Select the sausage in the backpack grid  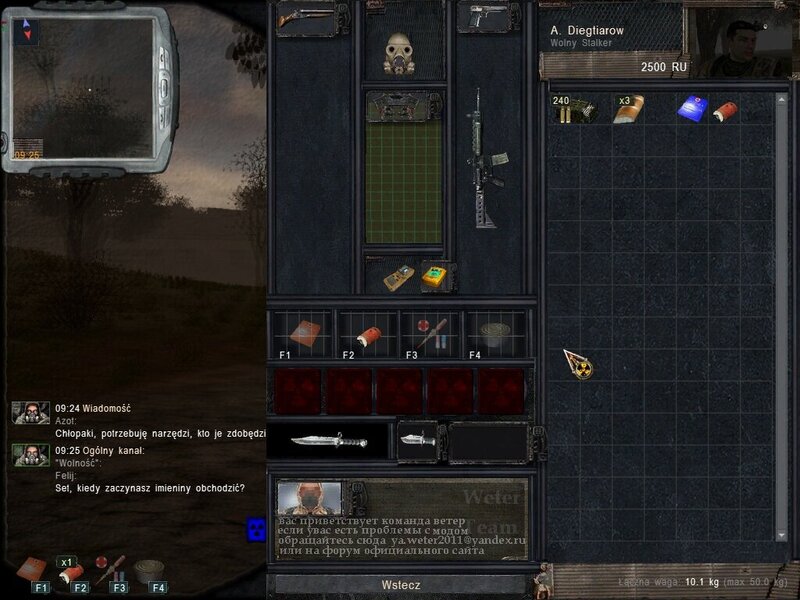[725, 111]
